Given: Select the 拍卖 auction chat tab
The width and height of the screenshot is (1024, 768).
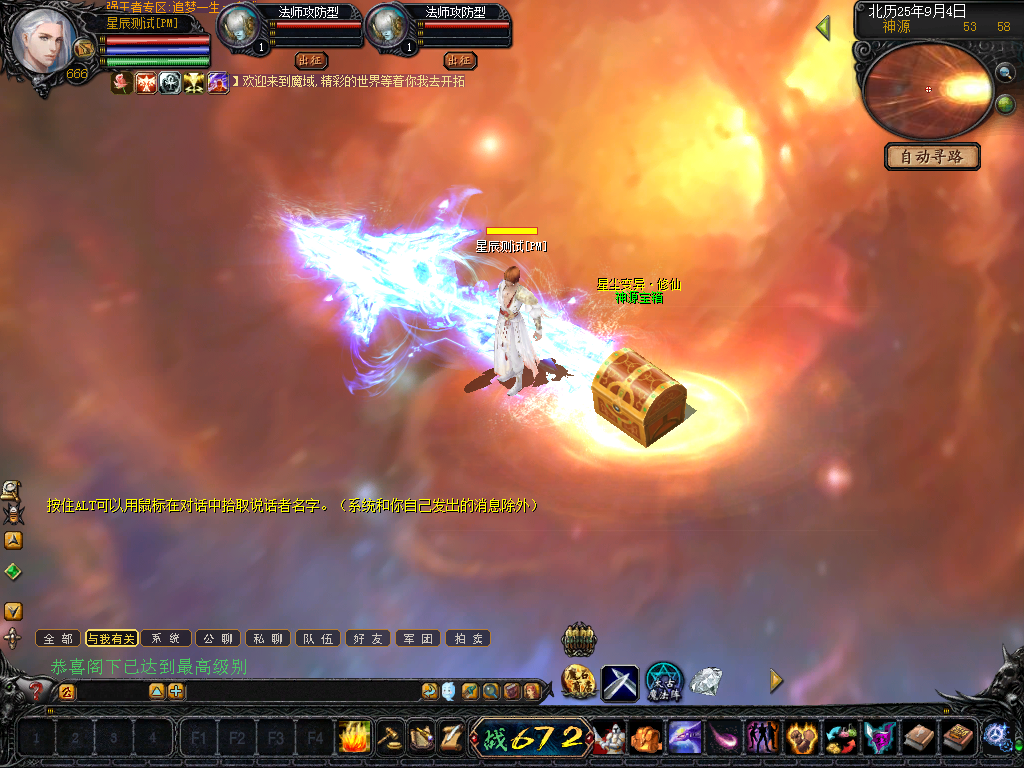Looking at the screenshot, I should point(468,638).
